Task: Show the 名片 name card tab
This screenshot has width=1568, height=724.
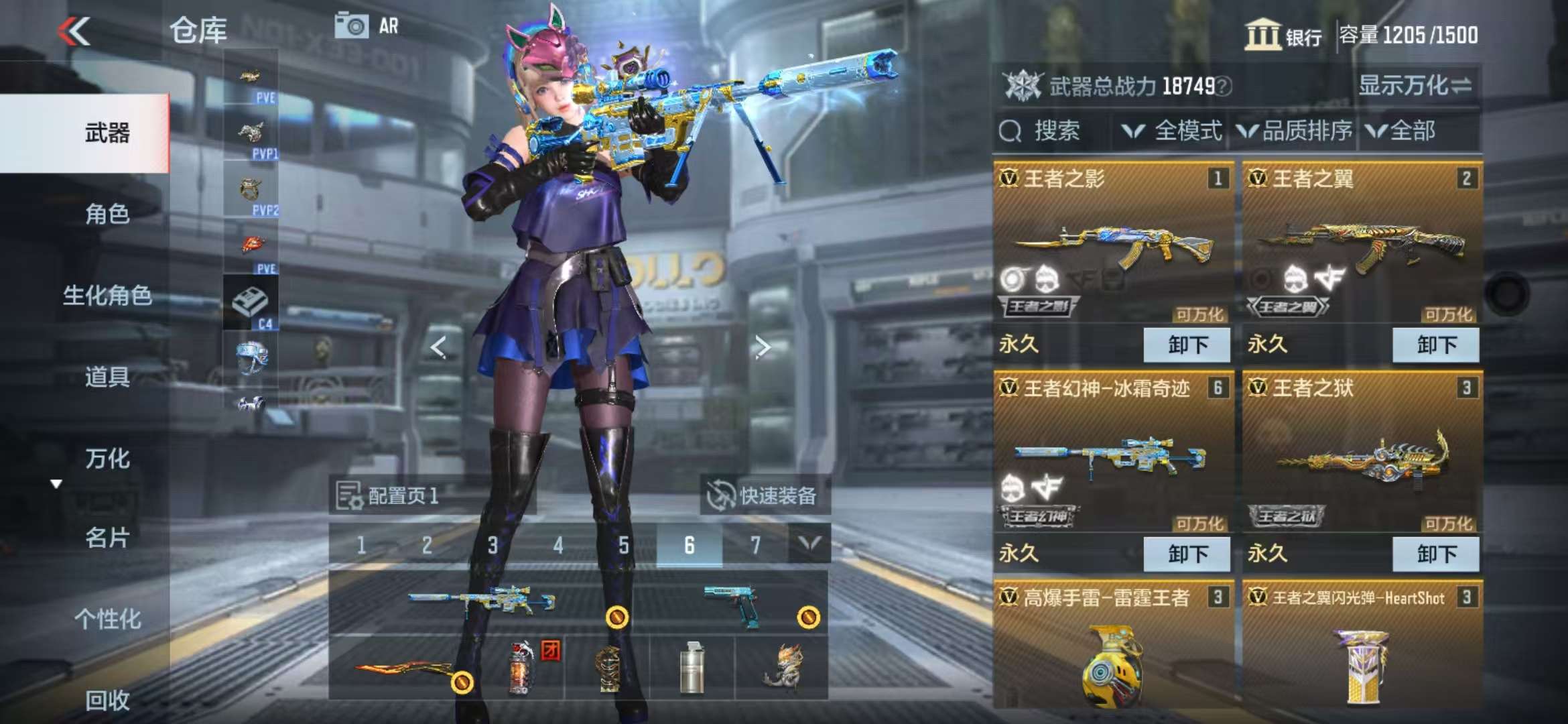Action: click(x=107, y=538)
